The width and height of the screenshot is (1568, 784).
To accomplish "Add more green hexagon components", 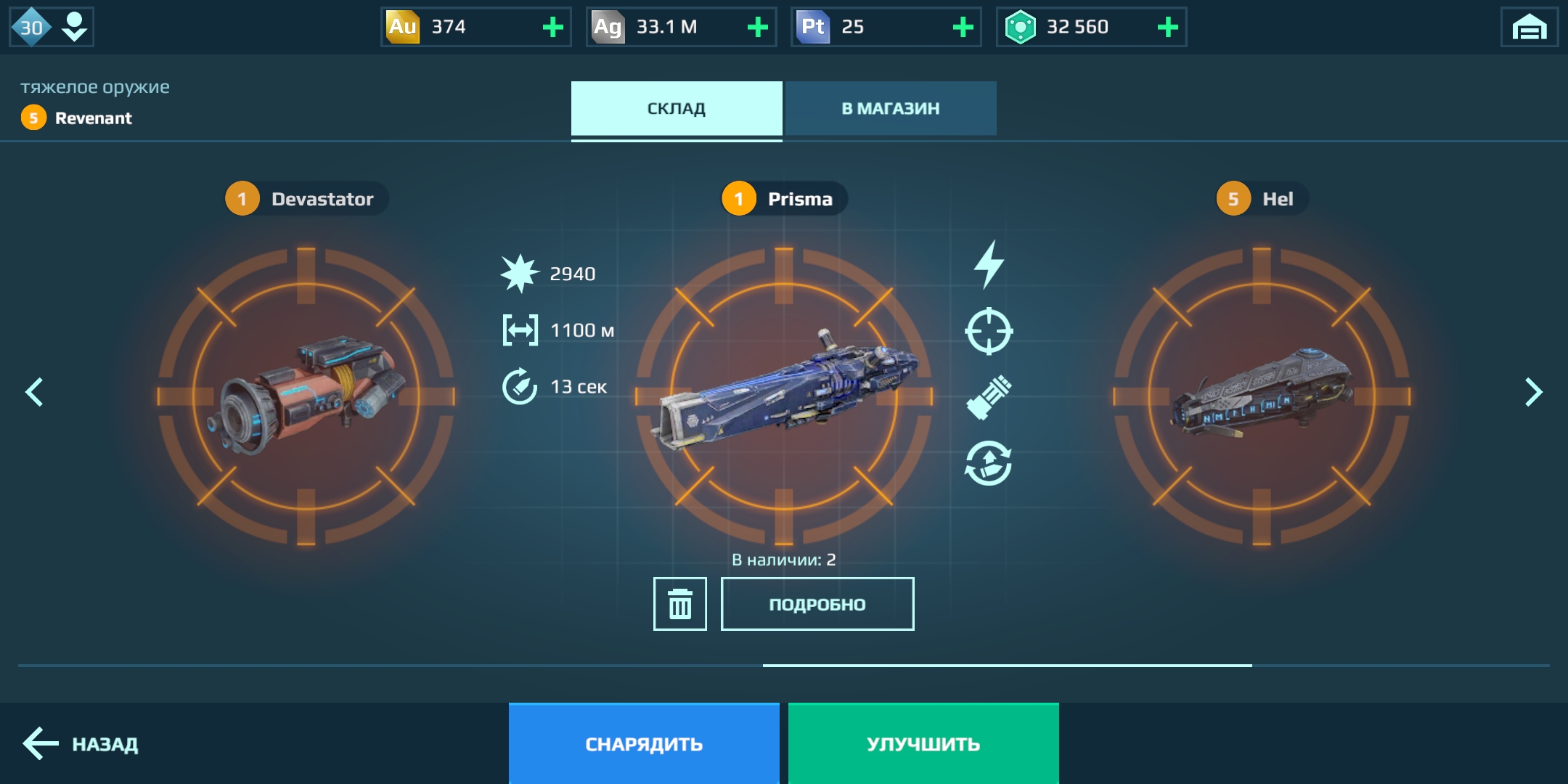I will (x=1167, y=28).
